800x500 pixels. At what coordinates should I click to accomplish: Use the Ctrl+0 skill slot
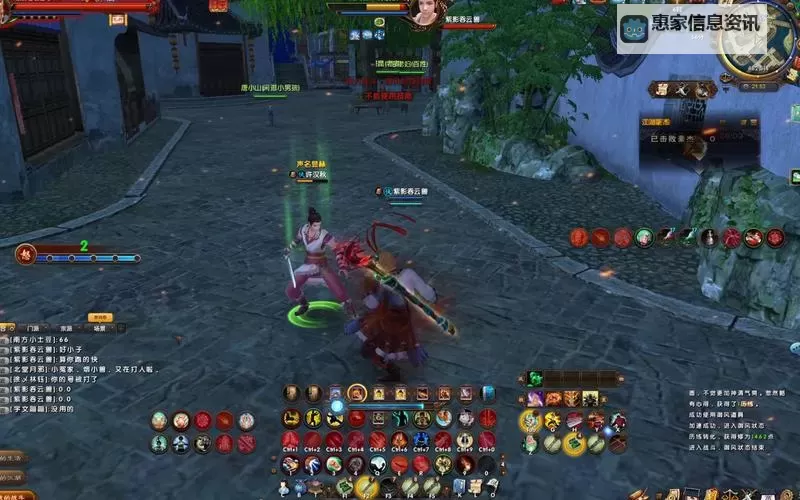point(487,441)
